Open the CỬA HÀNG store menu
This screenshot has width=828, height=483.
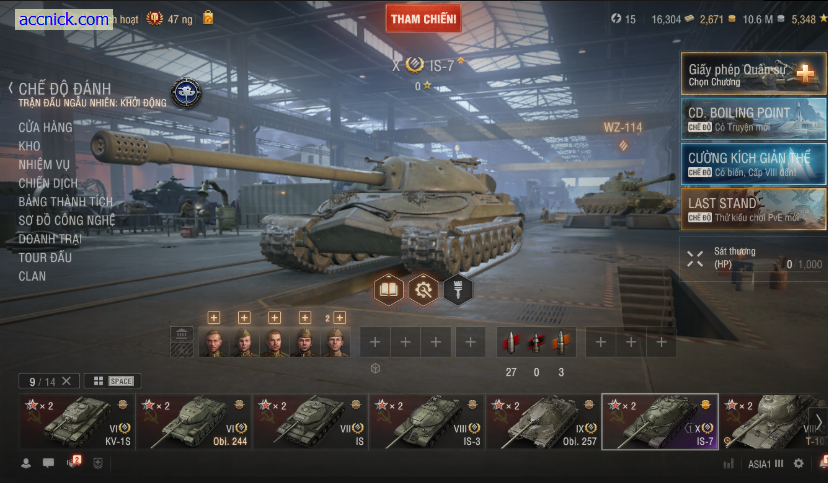[45, 127]
